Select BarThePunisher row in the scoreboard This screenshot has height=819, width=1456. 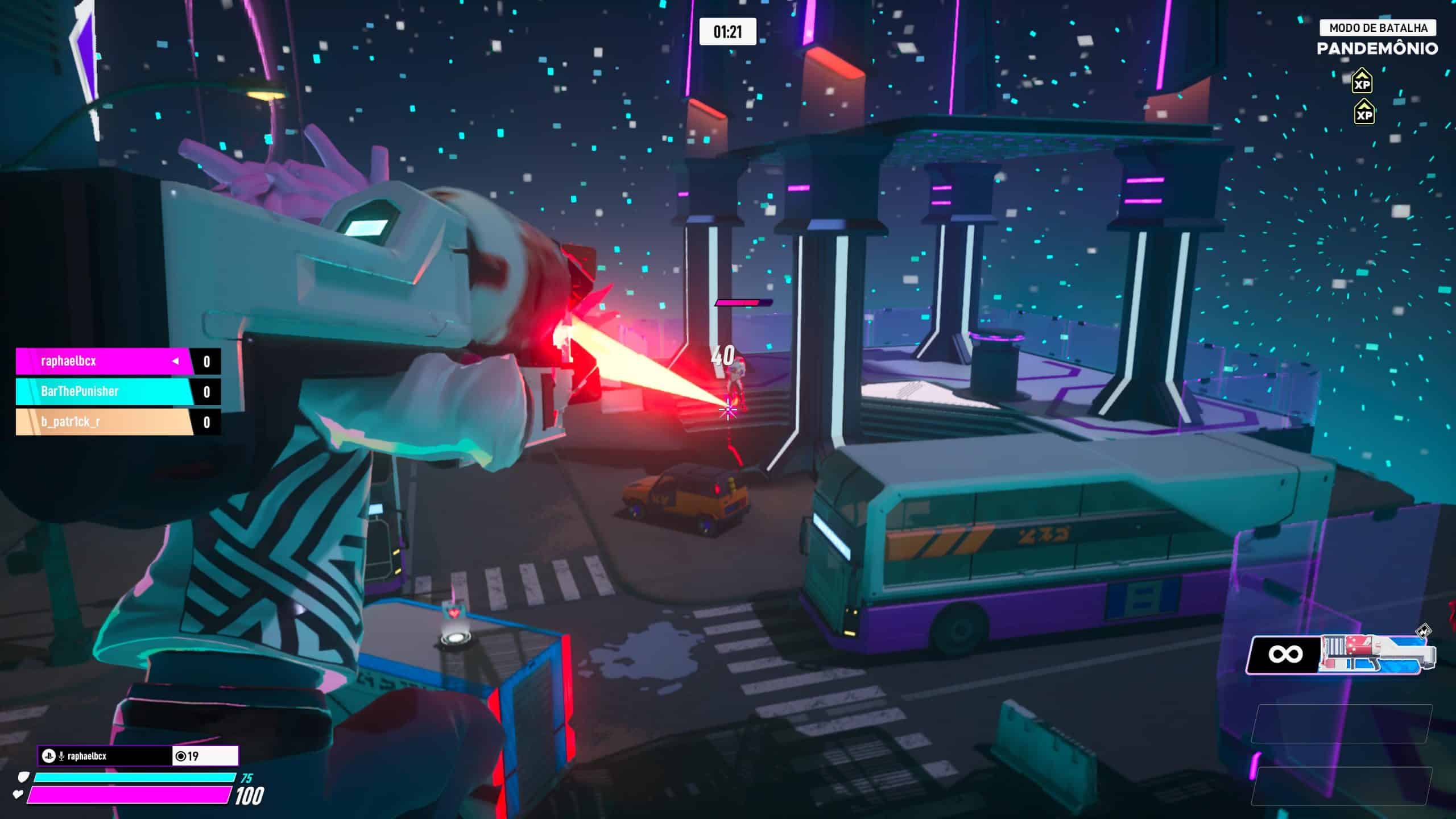[117, 391]
